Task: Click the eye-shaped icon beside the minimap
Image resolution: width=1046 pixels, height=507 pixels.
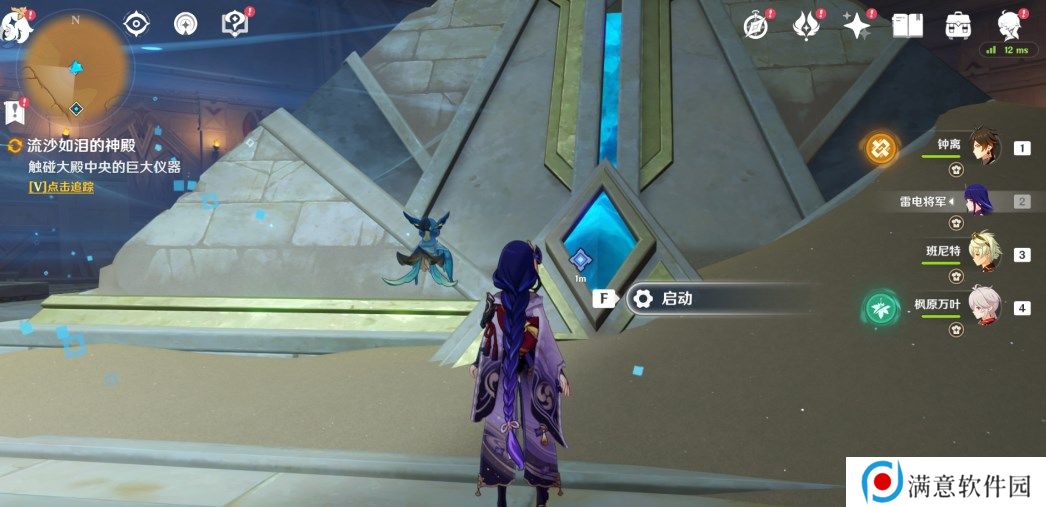Action: 136,24
